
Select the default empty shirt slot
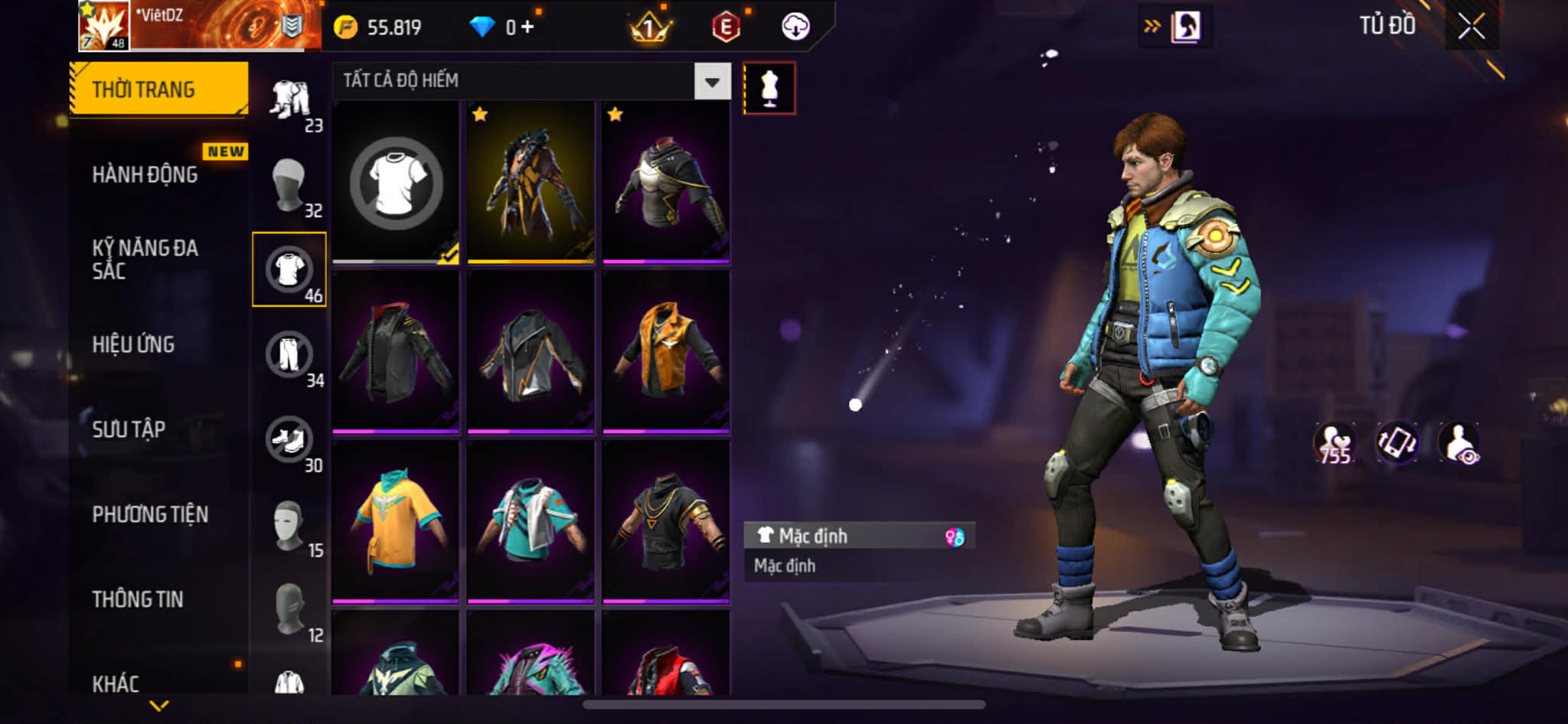point(395,182)
